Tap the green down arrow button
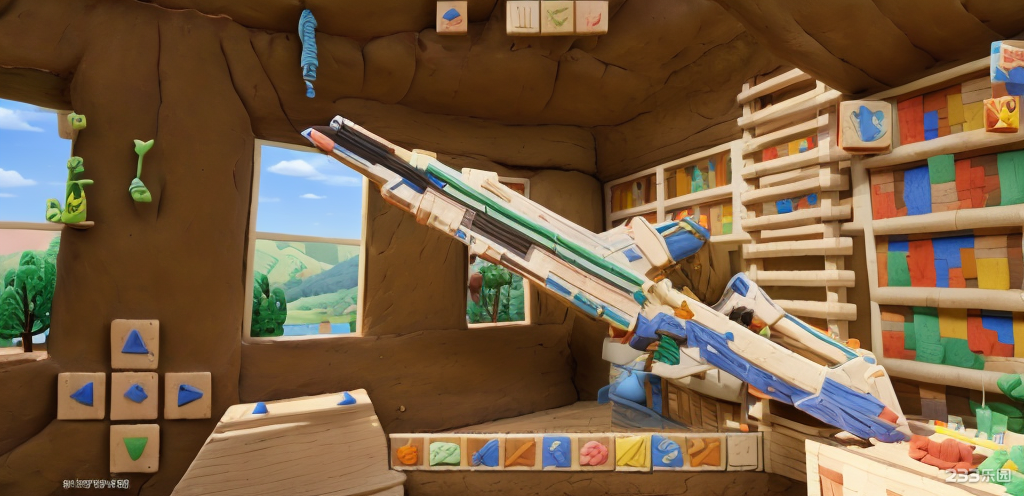 (x=135, y=447)
